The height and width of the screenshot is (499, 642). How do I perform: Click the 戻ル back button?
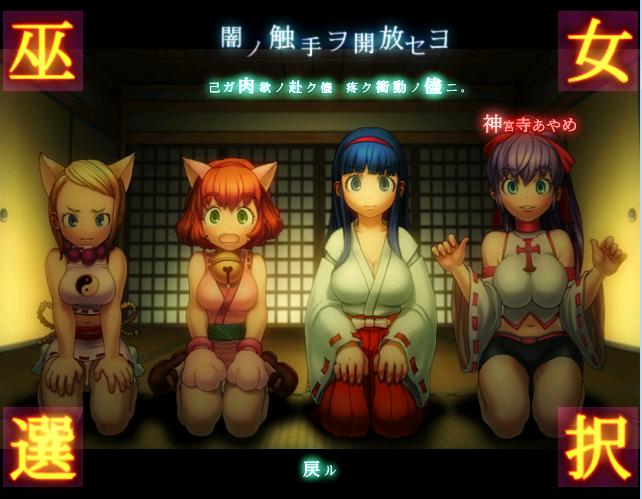[x=319, y=467]
